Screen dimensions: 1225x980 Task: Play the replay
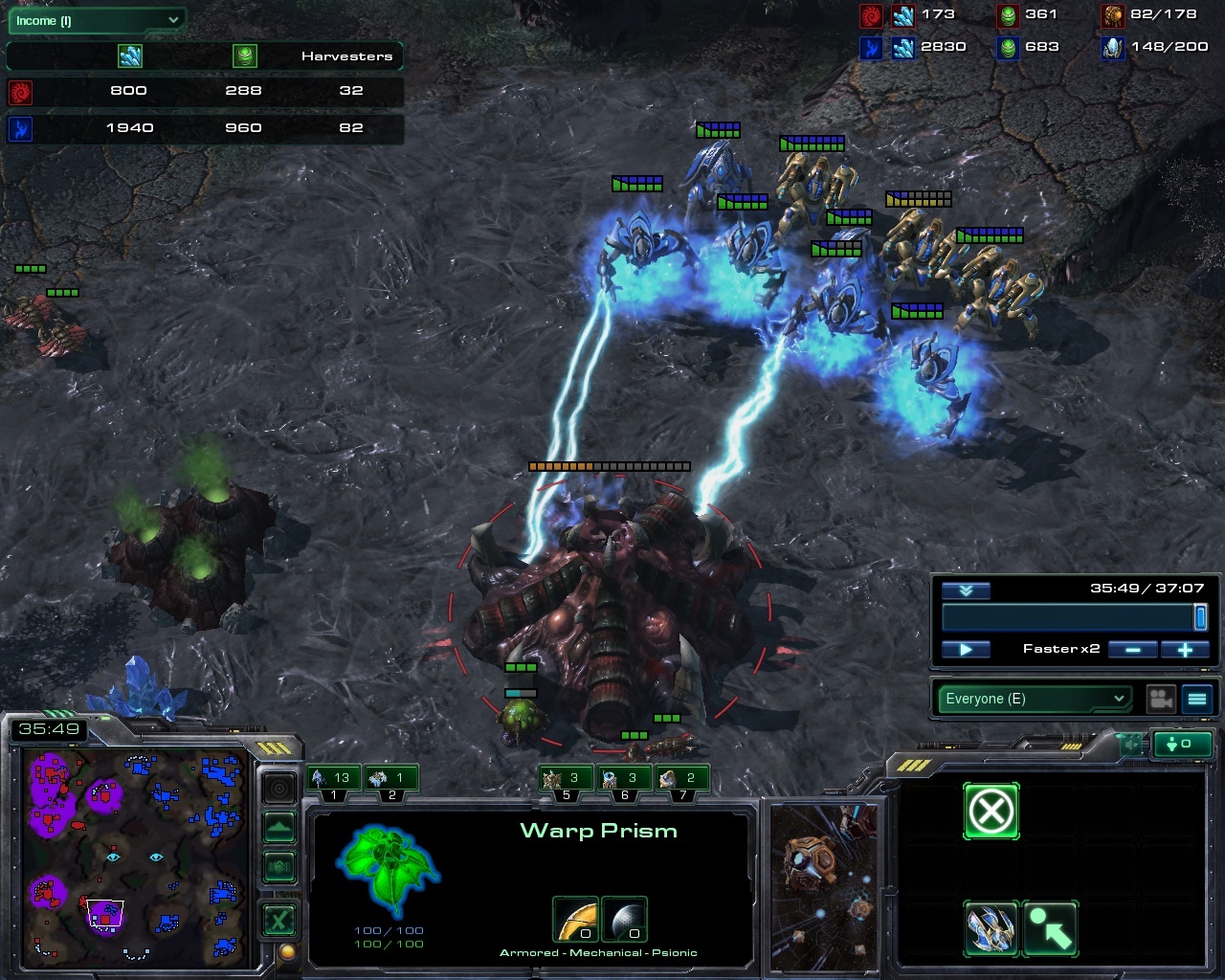966,649
